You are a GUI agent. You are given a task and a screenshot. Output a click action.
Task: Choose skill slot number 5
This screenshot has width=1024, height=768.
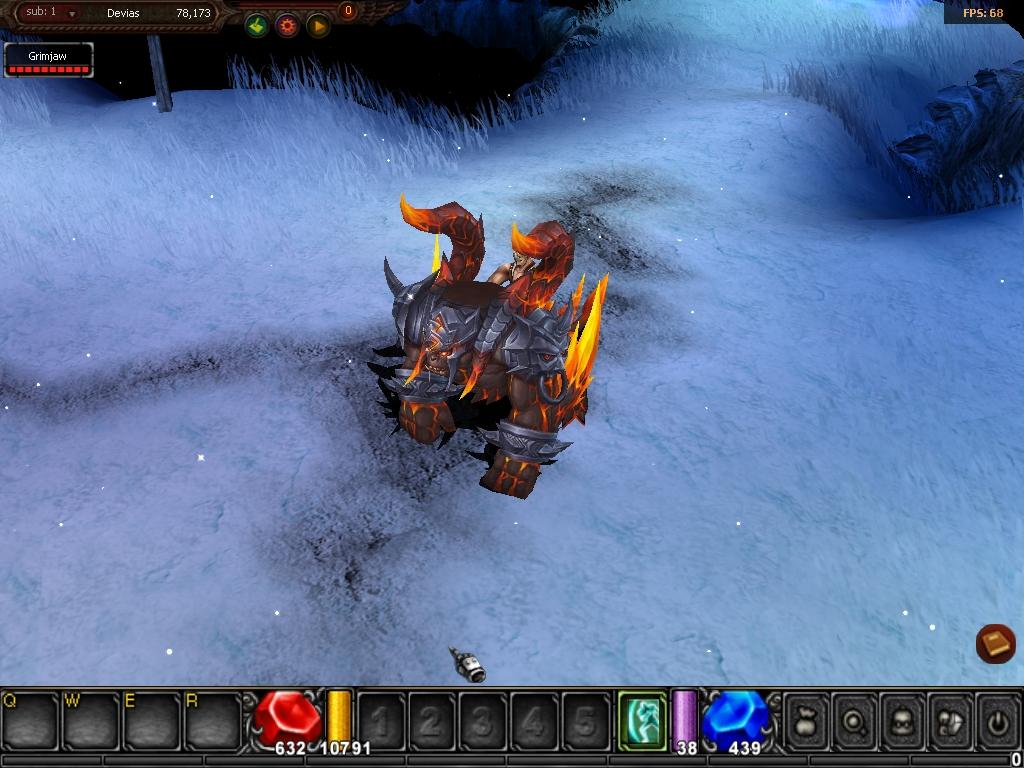(x=584, y=719)
